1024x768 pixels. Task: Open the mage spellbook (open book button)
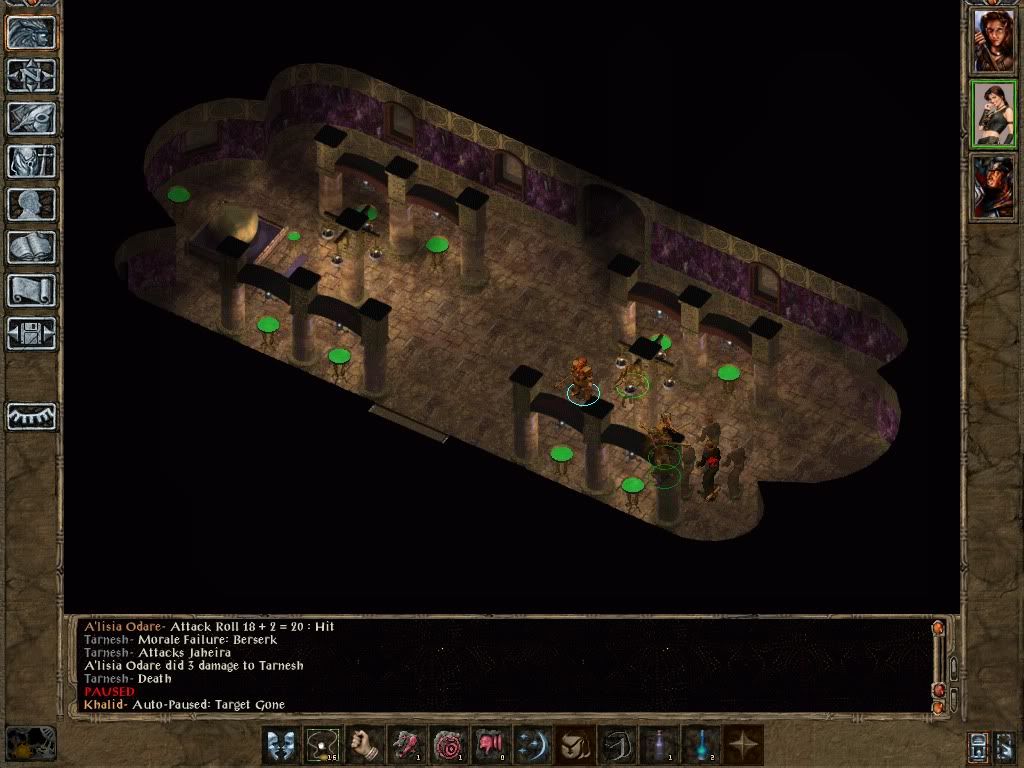point(31,247)
